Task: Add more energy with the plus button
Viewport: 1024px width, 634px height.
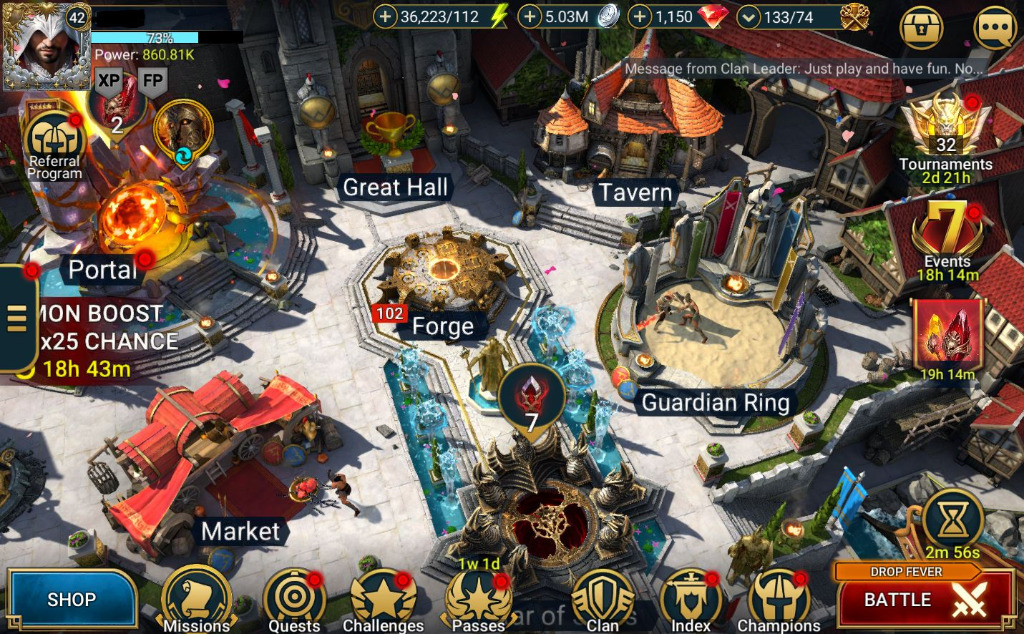Action: 385,16
